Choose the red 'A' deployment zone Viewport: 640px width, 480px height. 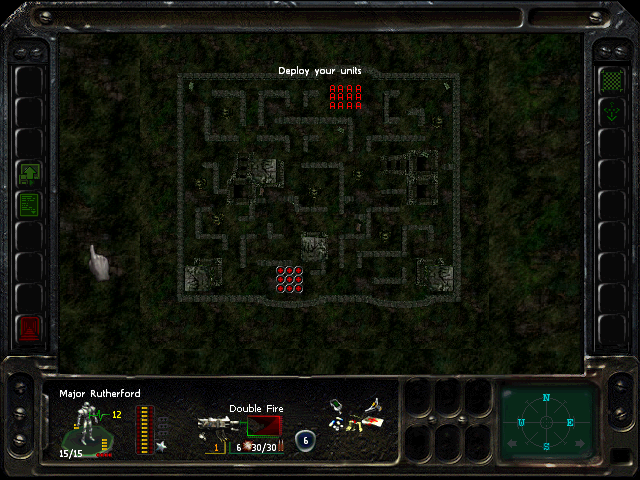pyautogui.click(x=345, y=96)
